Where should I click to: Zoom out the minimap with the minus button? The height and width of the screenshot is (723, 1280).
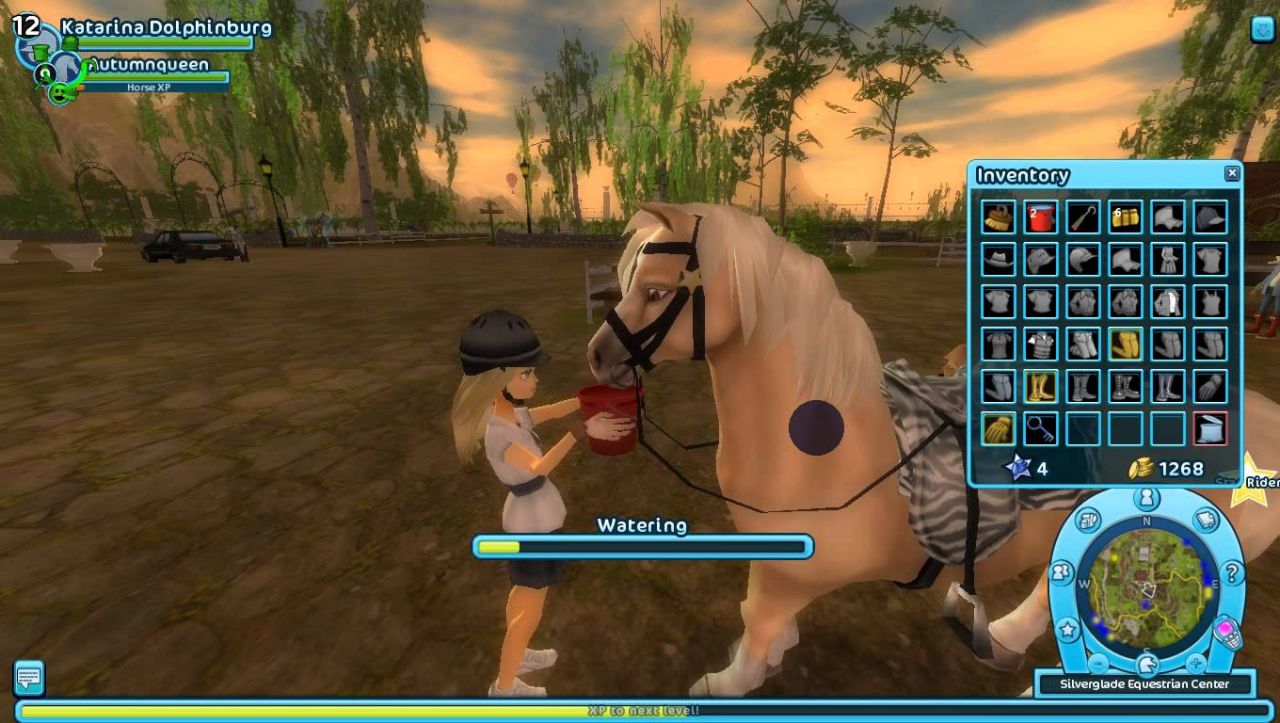(x=1098, y=662)
